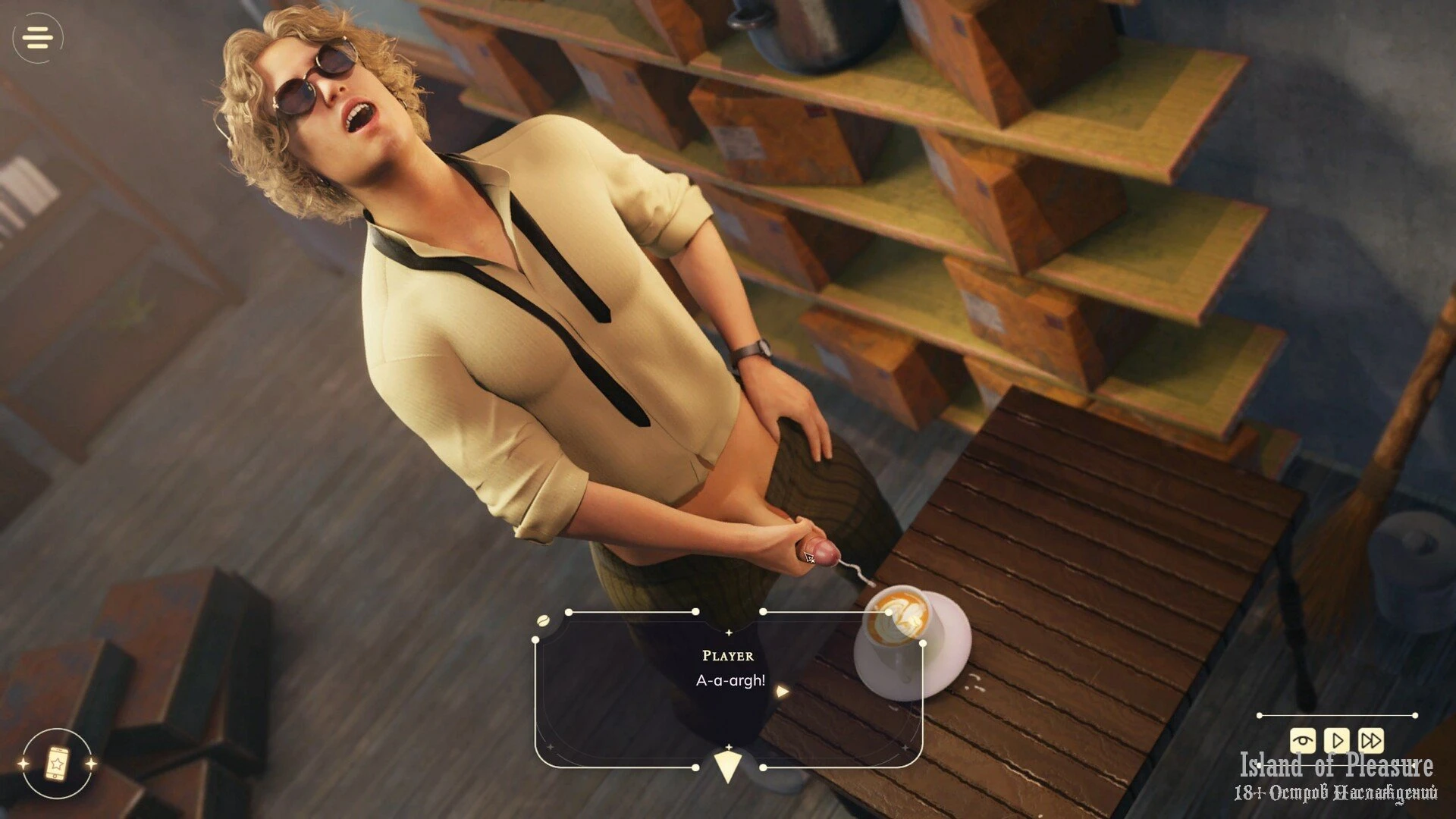This screenshot has width=1456, height=819.
Task: Open the phone with star icon
Action: pyautogui.click(x=57, y=763)
